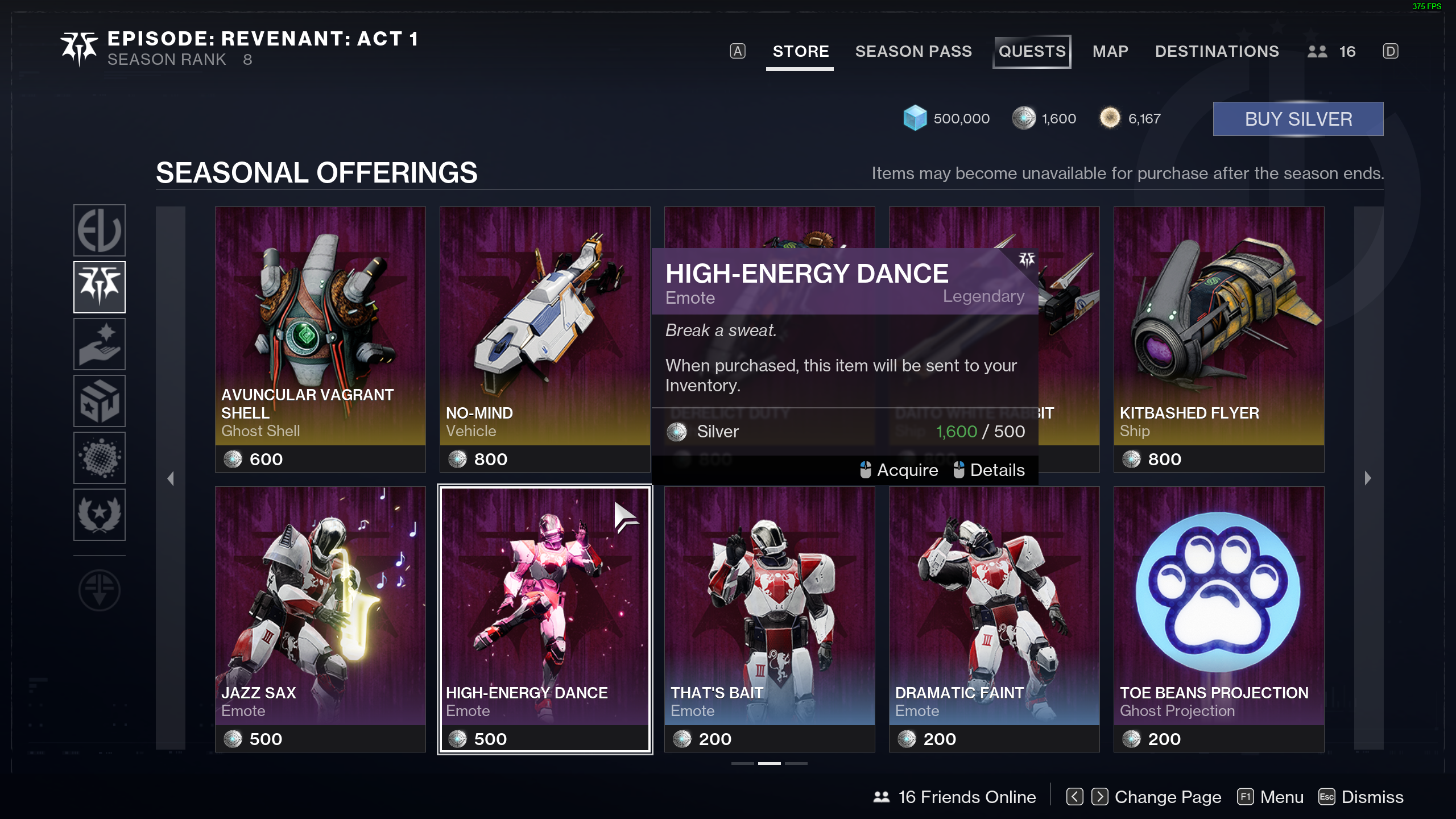Go to the next offerings page arrow

click(x=1368, y=478)
